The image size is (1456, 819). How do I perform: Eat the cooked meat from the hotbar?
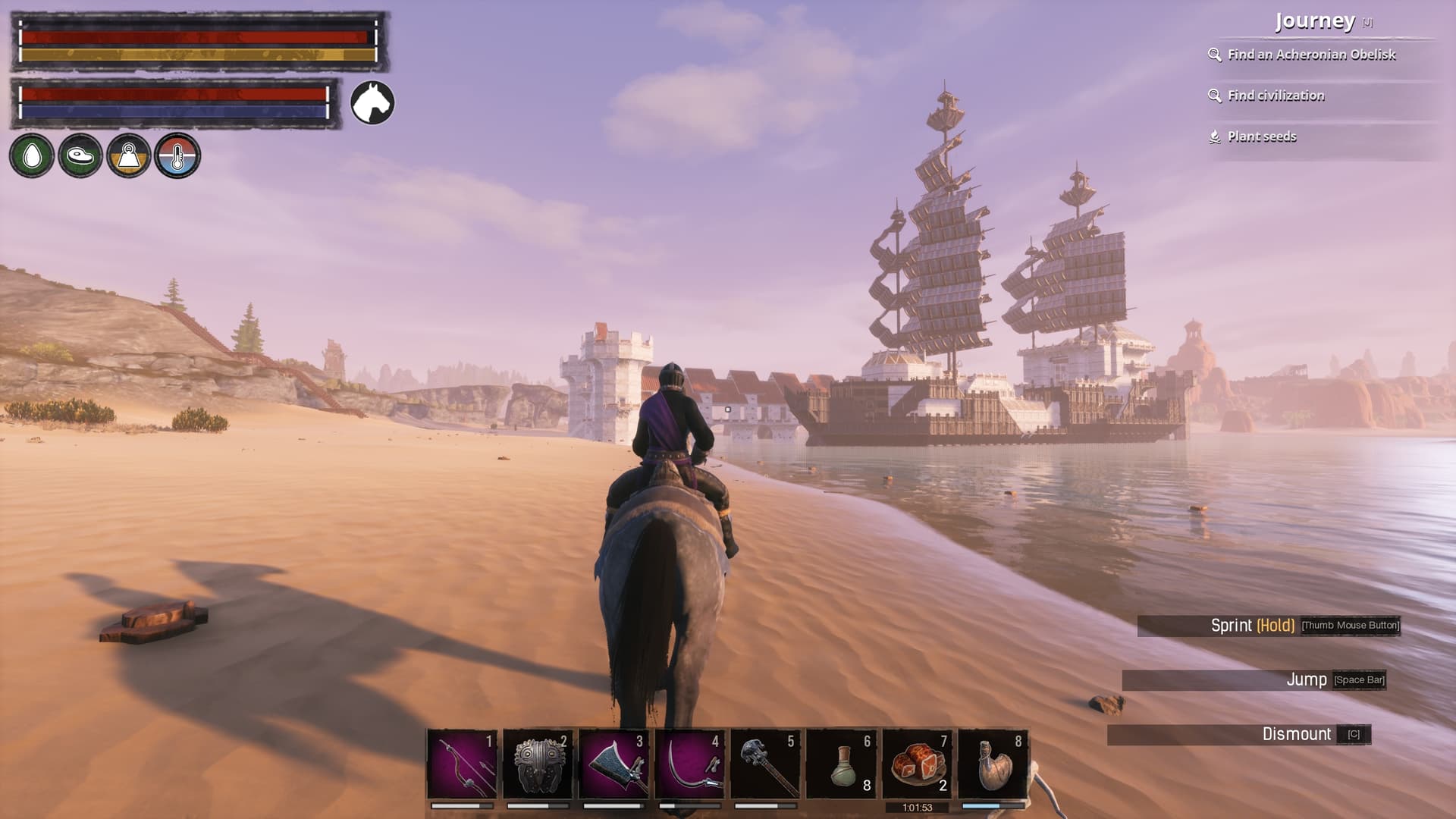coord(917,764)
